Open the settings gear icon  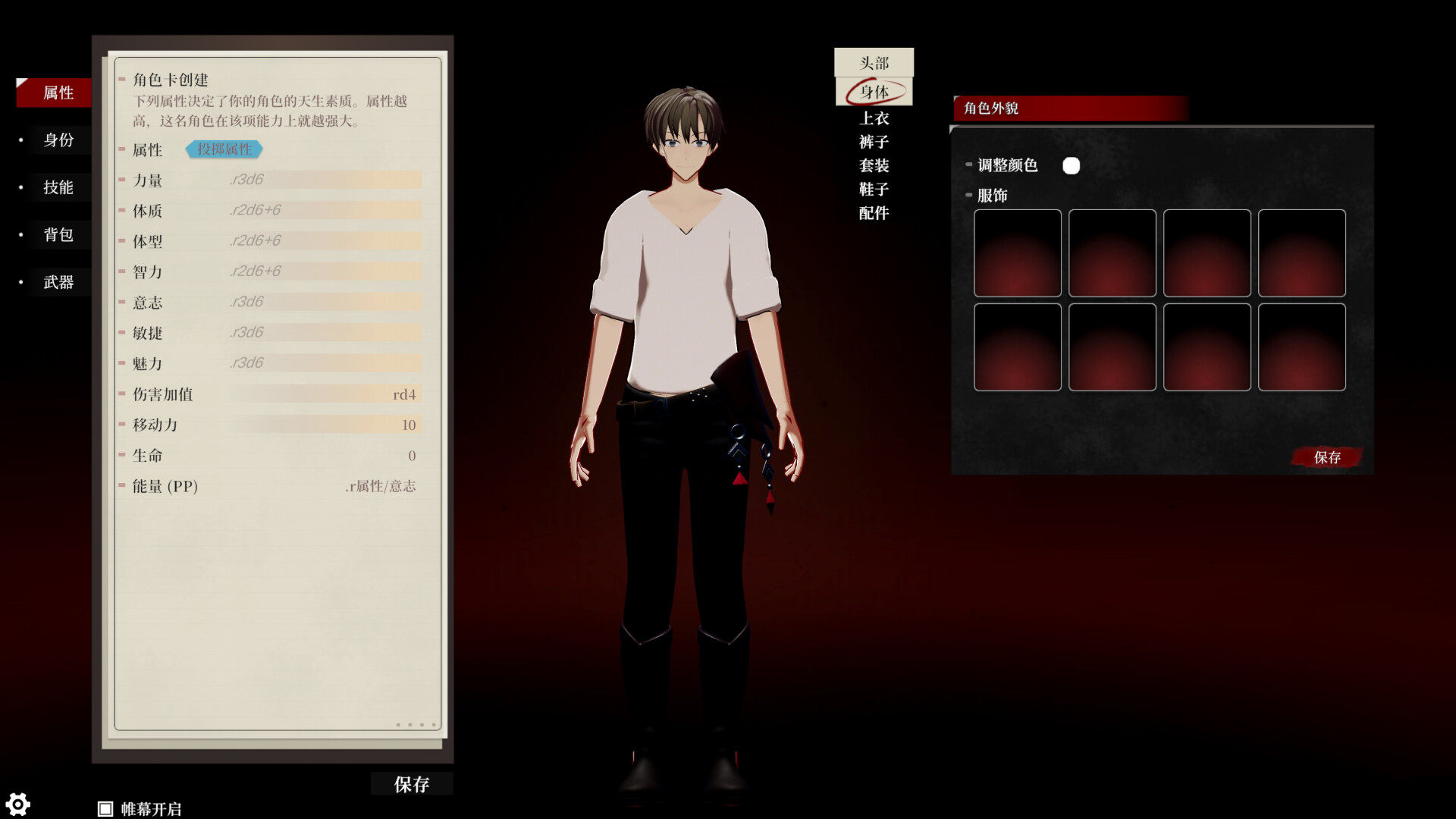(x=18, y=804)
